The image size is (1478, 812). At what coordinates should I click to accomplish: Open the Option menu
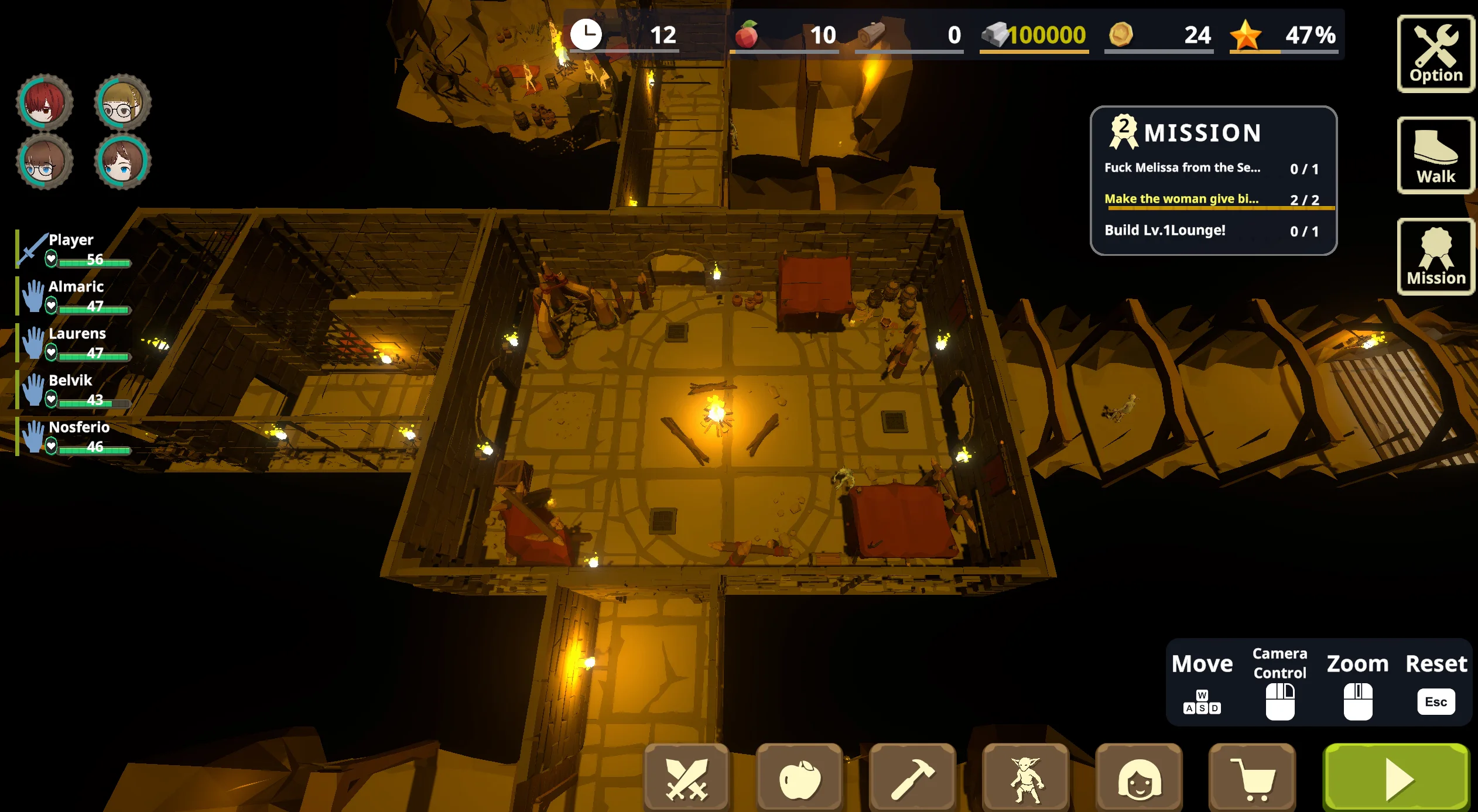click(1435, 54)
